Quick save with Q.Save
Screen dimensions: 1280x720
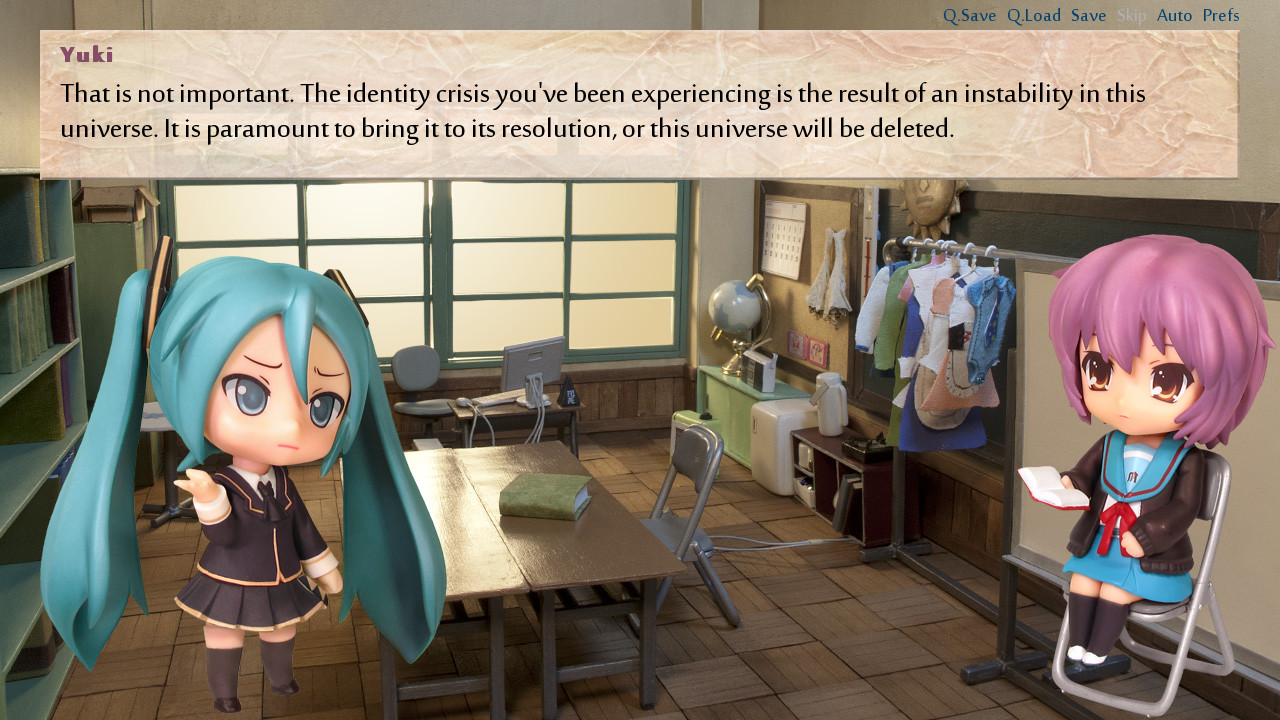point(968,15)
